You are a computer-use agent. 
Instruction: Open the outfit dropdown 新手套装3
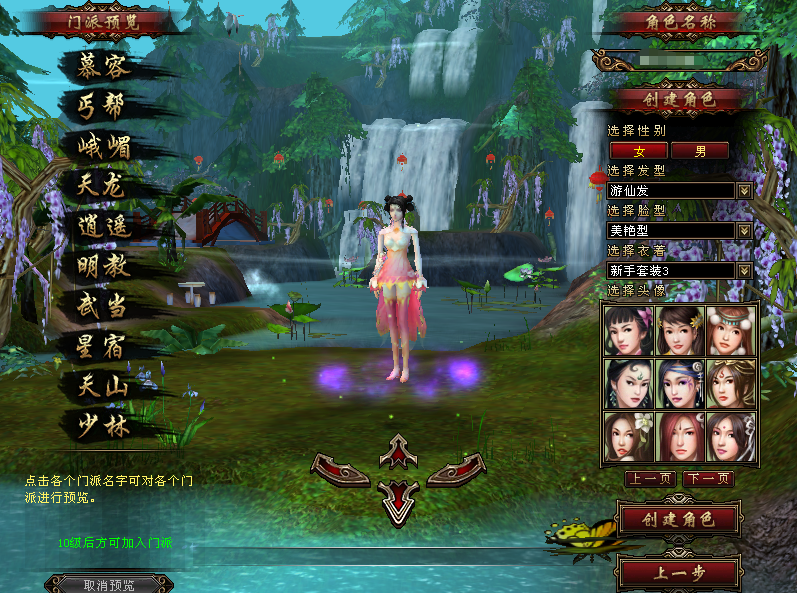point(744,270)
